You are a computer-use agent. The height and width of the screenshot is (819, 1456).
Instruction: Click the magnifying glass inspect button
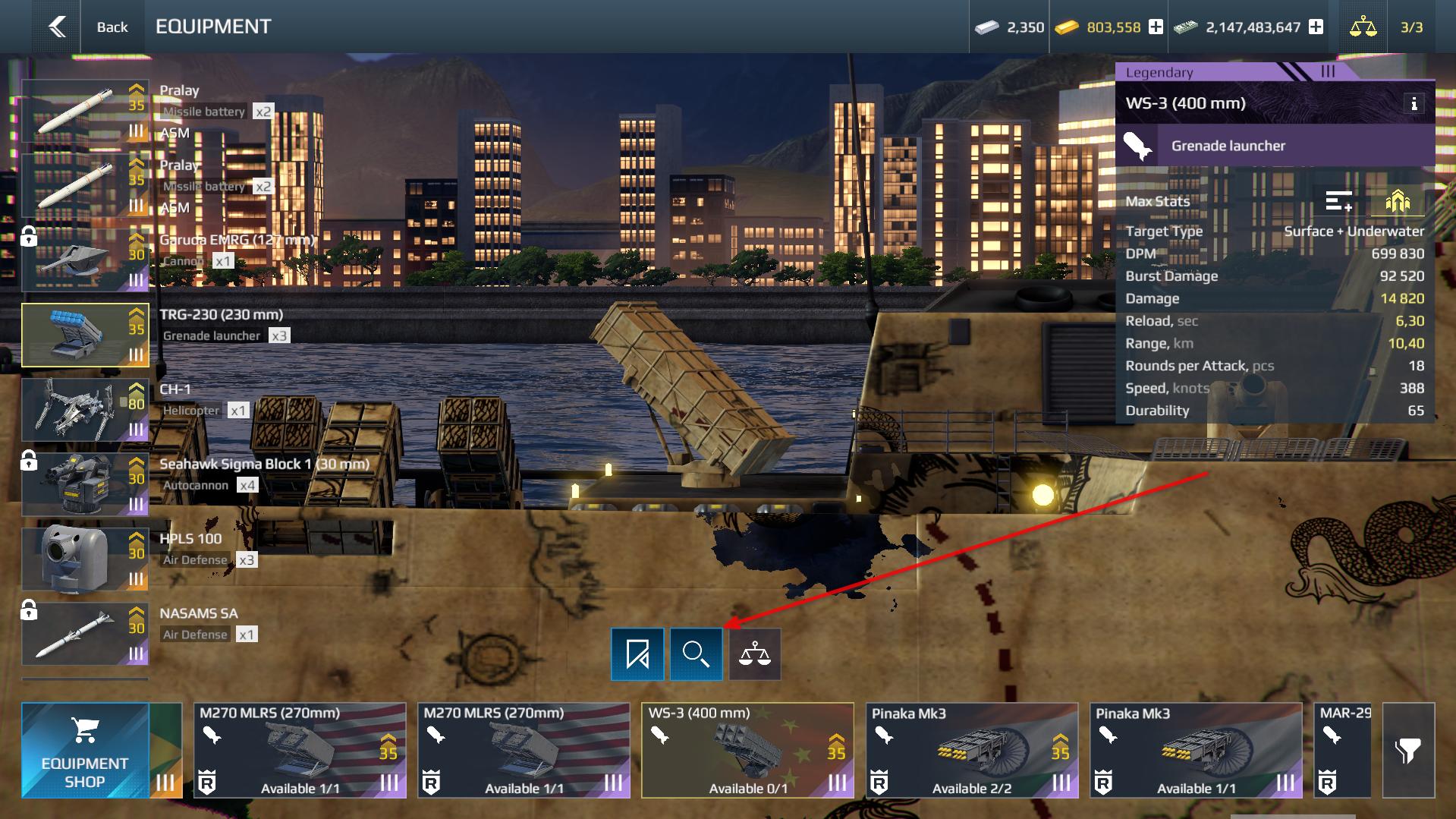pos(696,654)
